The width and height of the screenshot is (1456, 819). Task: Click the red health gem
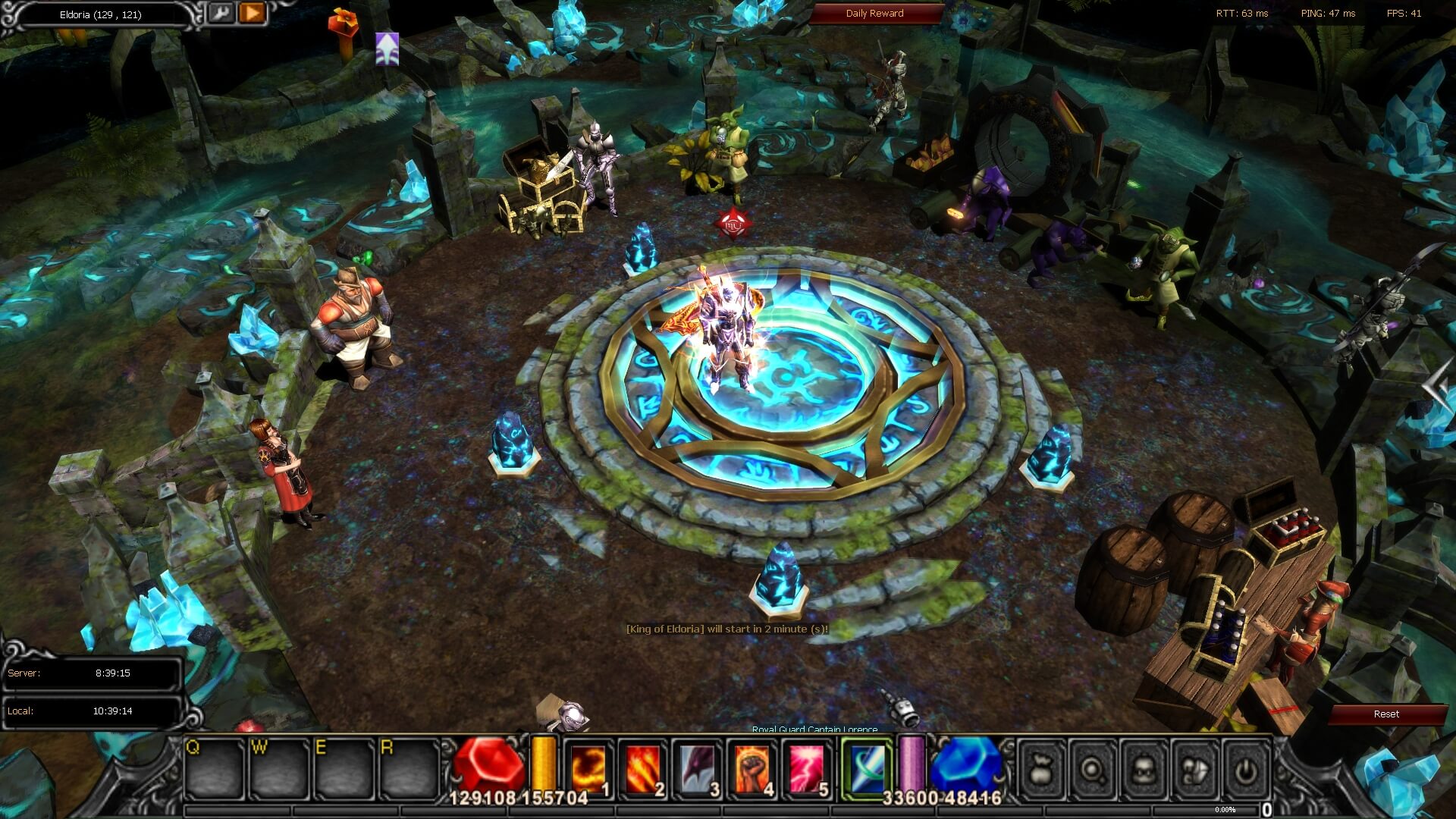pos(488,764)
